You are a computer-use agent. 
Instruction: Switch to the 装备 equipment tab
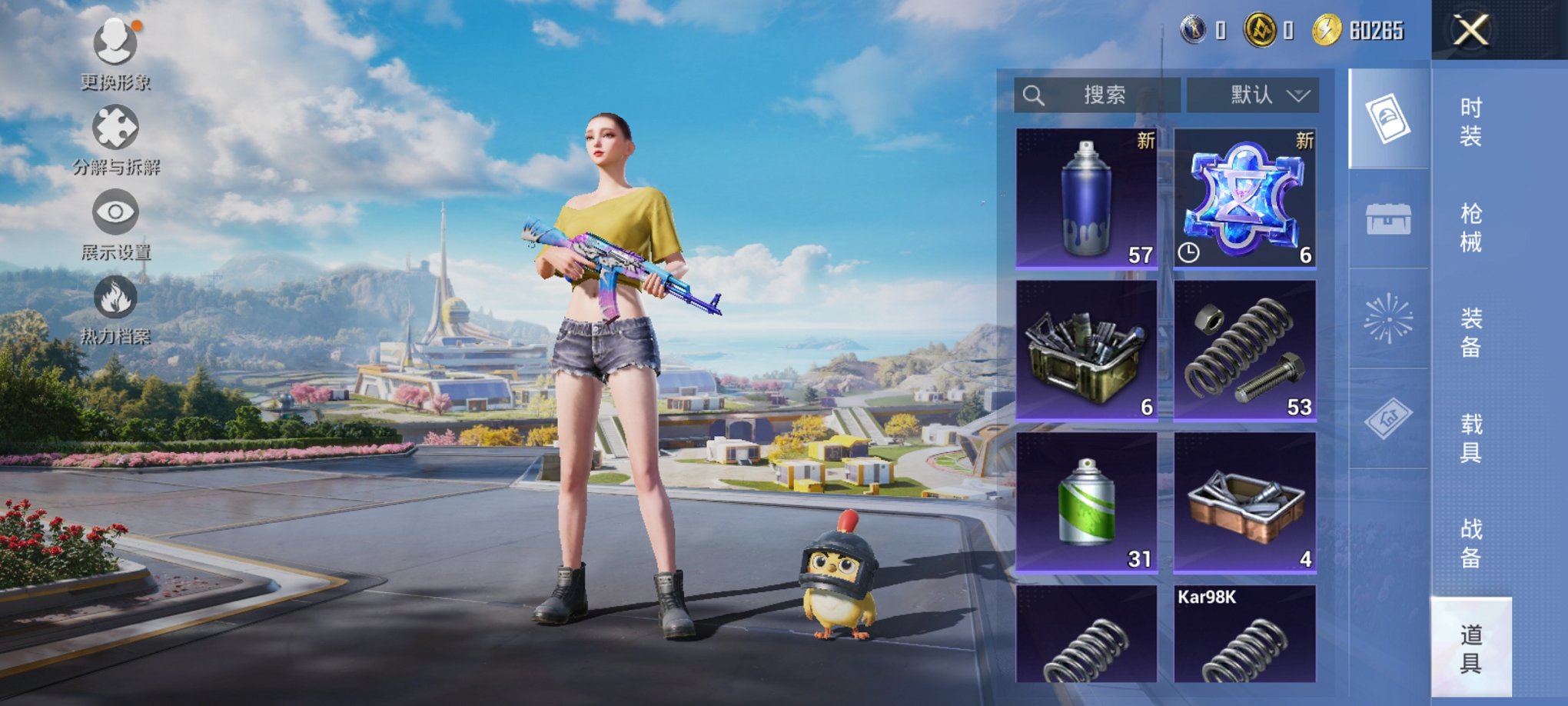[1470, 332]
